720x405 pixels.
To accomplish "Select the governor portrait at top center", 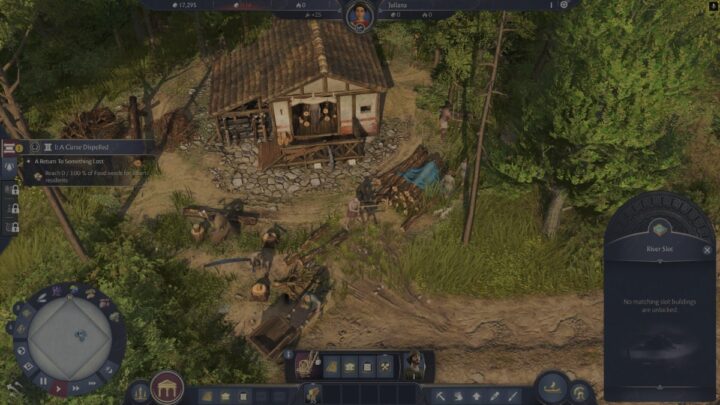I will (x=359, y=14).
